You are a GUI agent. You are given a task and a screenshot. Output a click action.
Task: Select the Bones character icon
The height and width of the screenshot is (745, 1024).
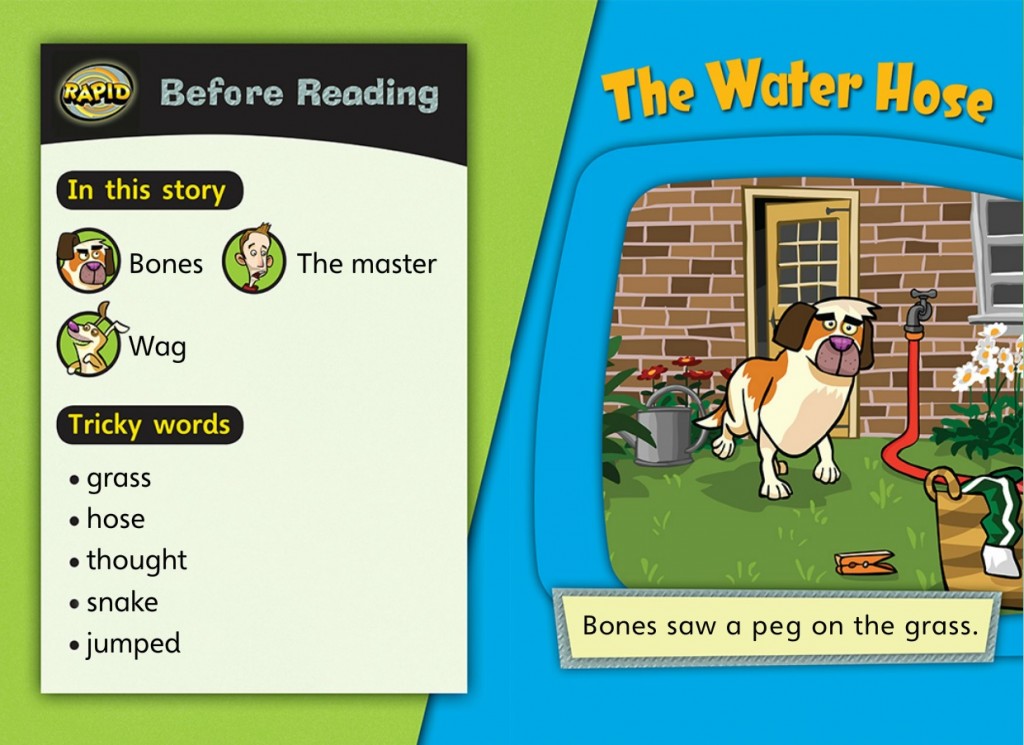click(x=88, y=260)
